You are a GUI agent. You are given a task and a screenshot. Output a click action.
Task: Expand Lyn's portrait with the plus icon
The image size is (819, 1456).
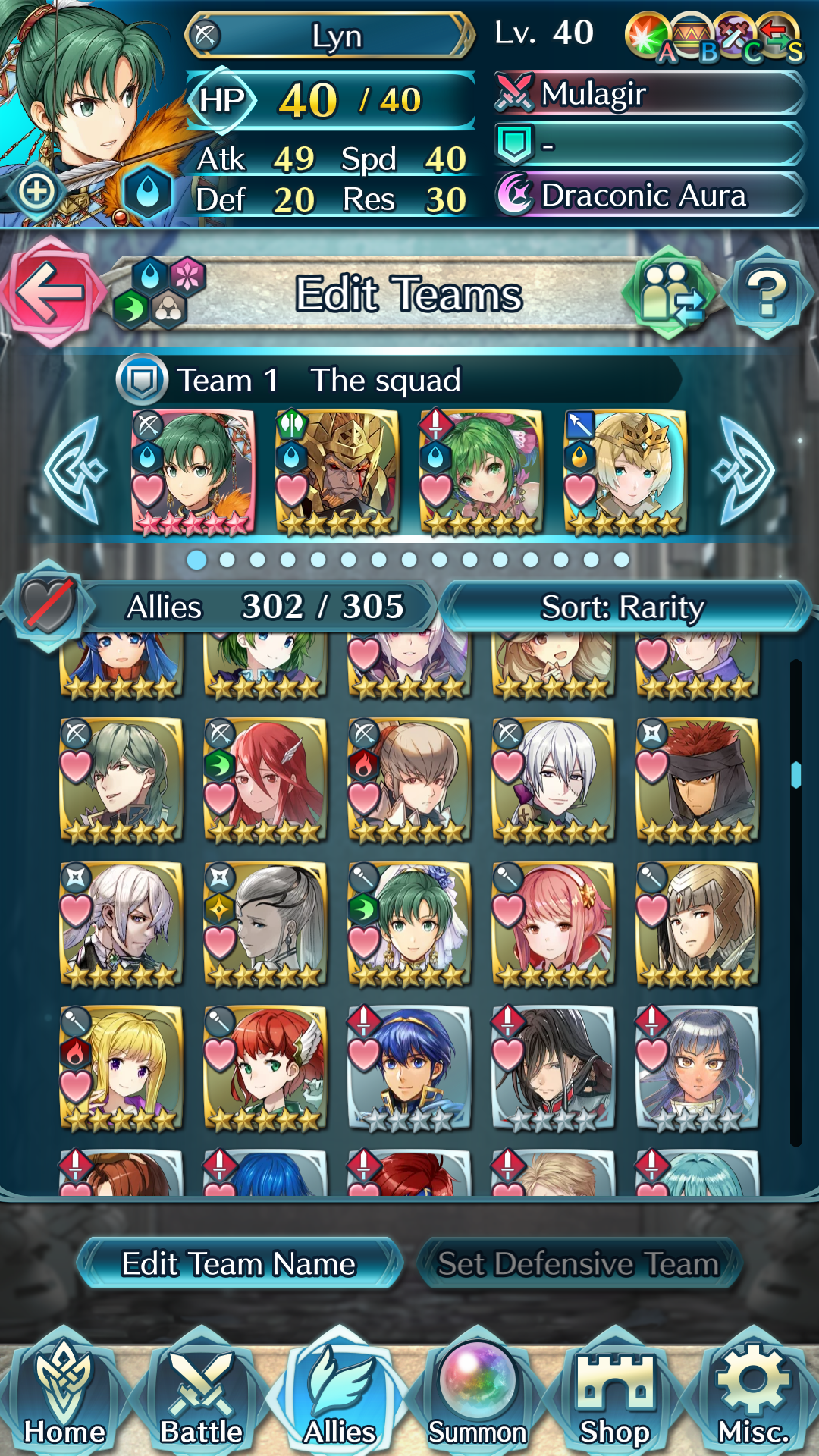(36, 192)
